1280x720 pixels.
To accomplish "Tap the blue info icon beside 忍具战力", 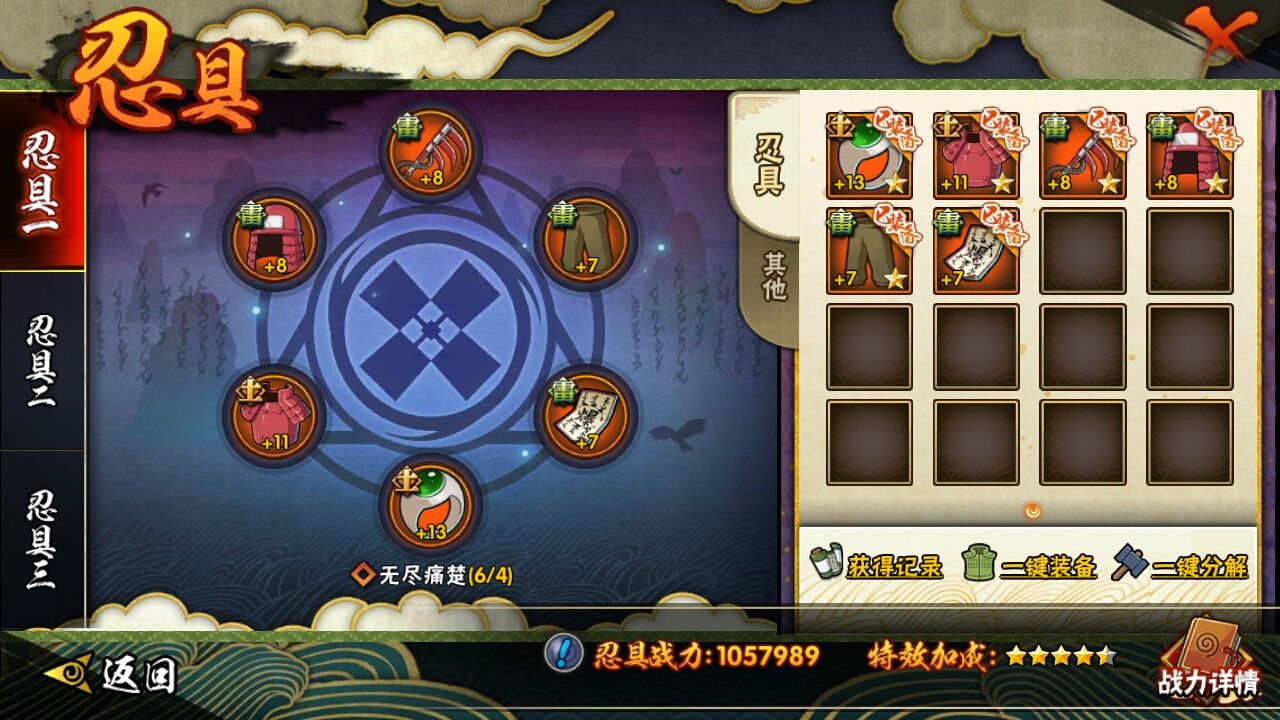I will click(x=565, y=657).
